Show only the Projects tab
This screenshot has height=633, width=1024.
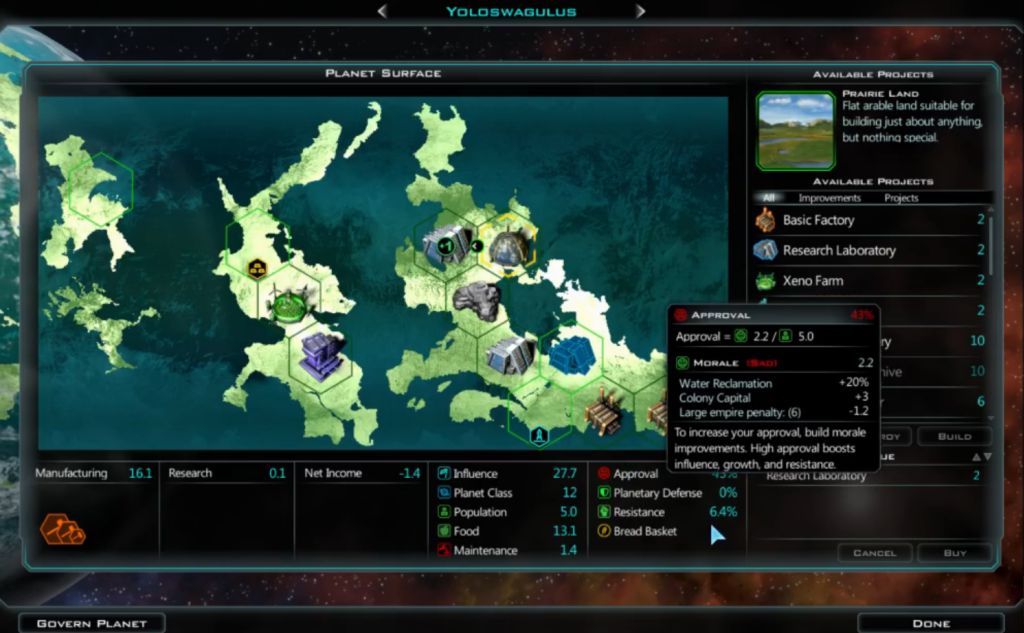[x=901, y=198]
